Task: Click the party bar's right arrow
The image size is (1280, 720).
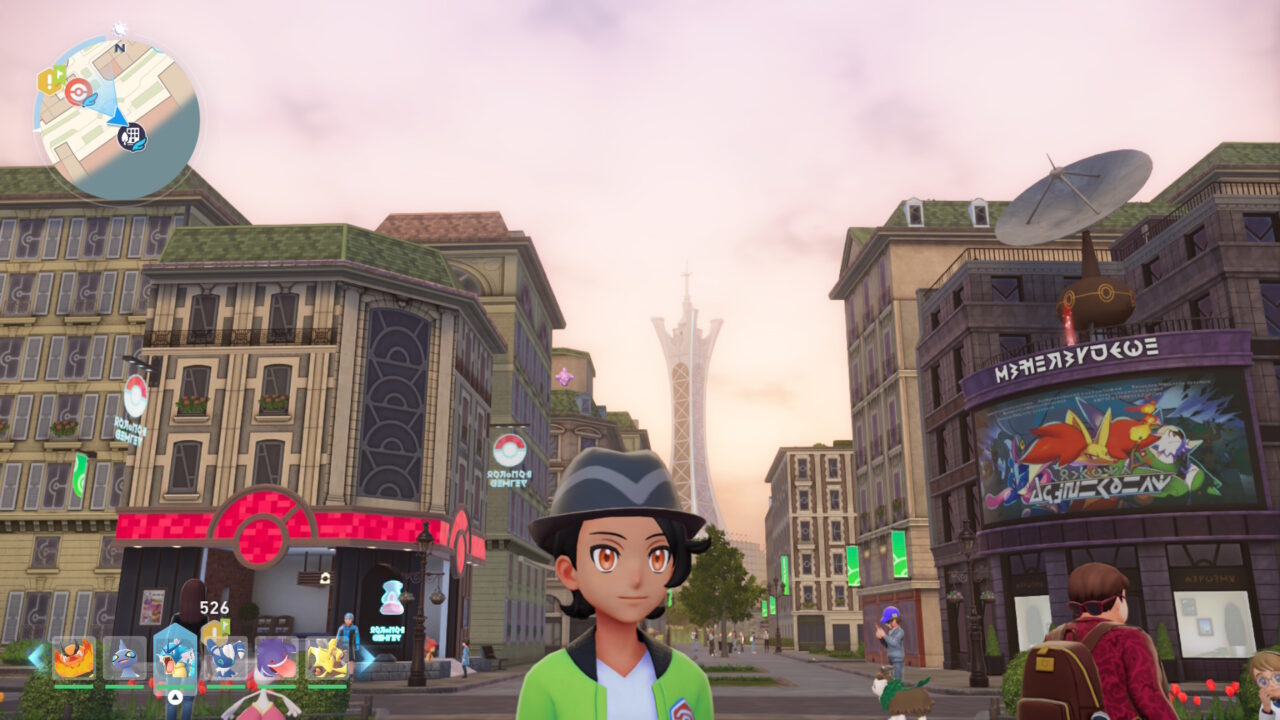Action: coord(366,658)
